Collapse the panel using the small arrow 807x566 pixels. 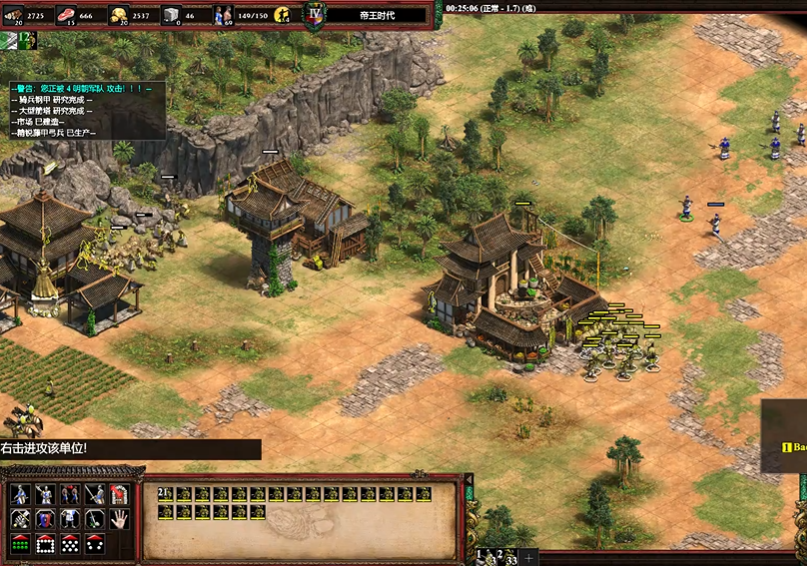pyautogui.click(x=8, y=39)
